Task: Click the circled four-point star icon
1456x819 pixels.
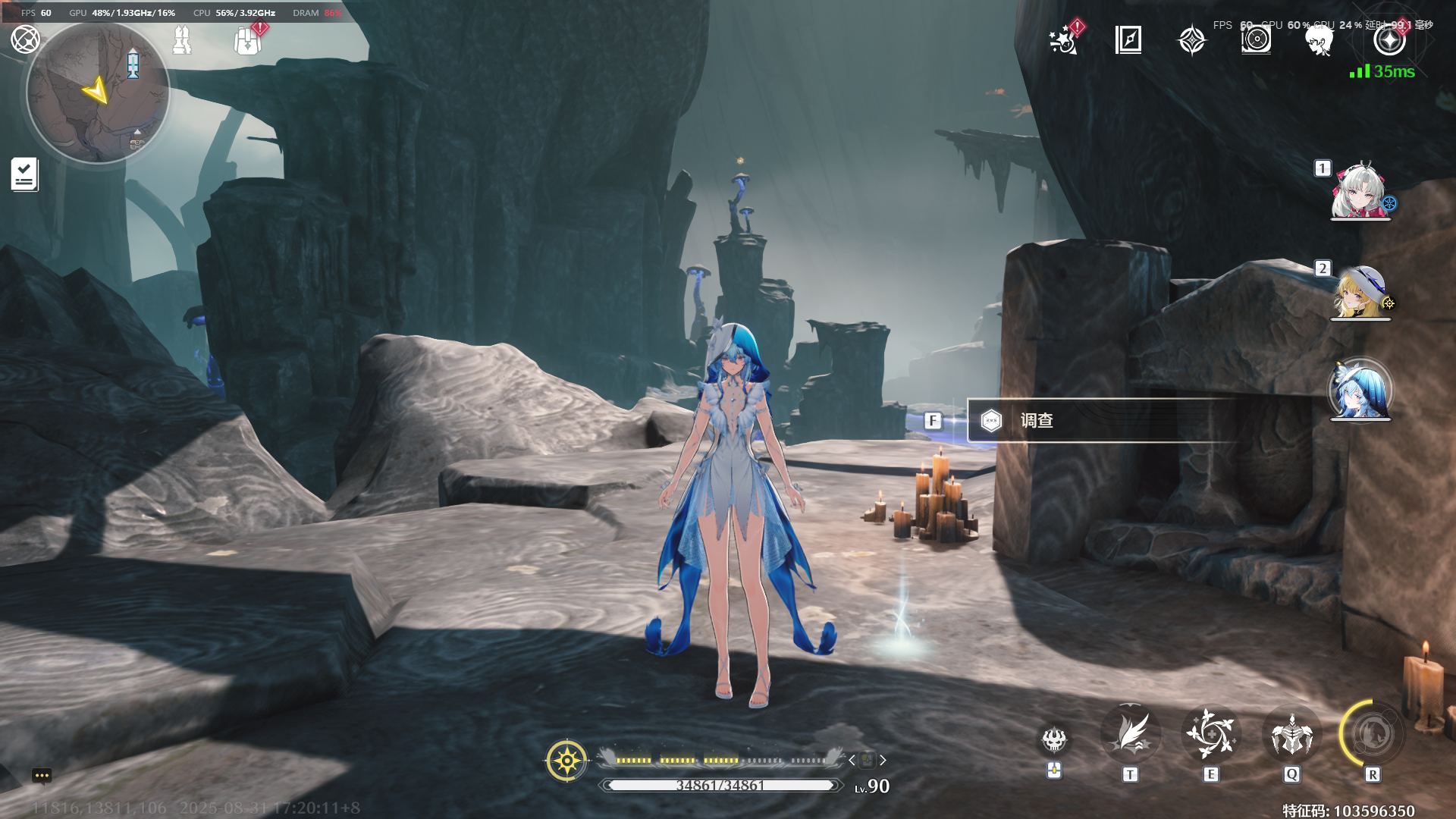Action: coord(1389,40)
